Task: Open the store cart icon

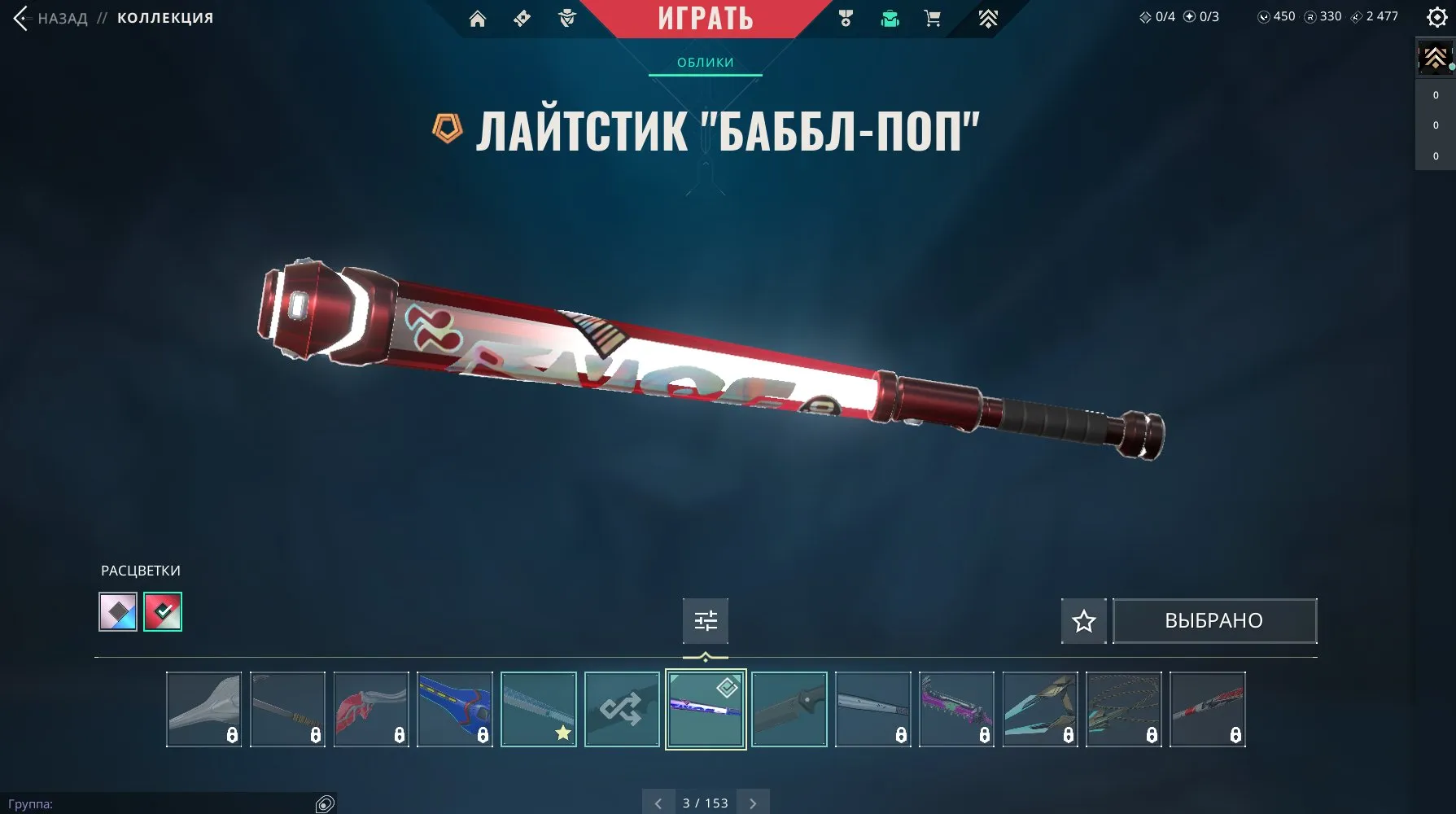Action: click(933, 18)
